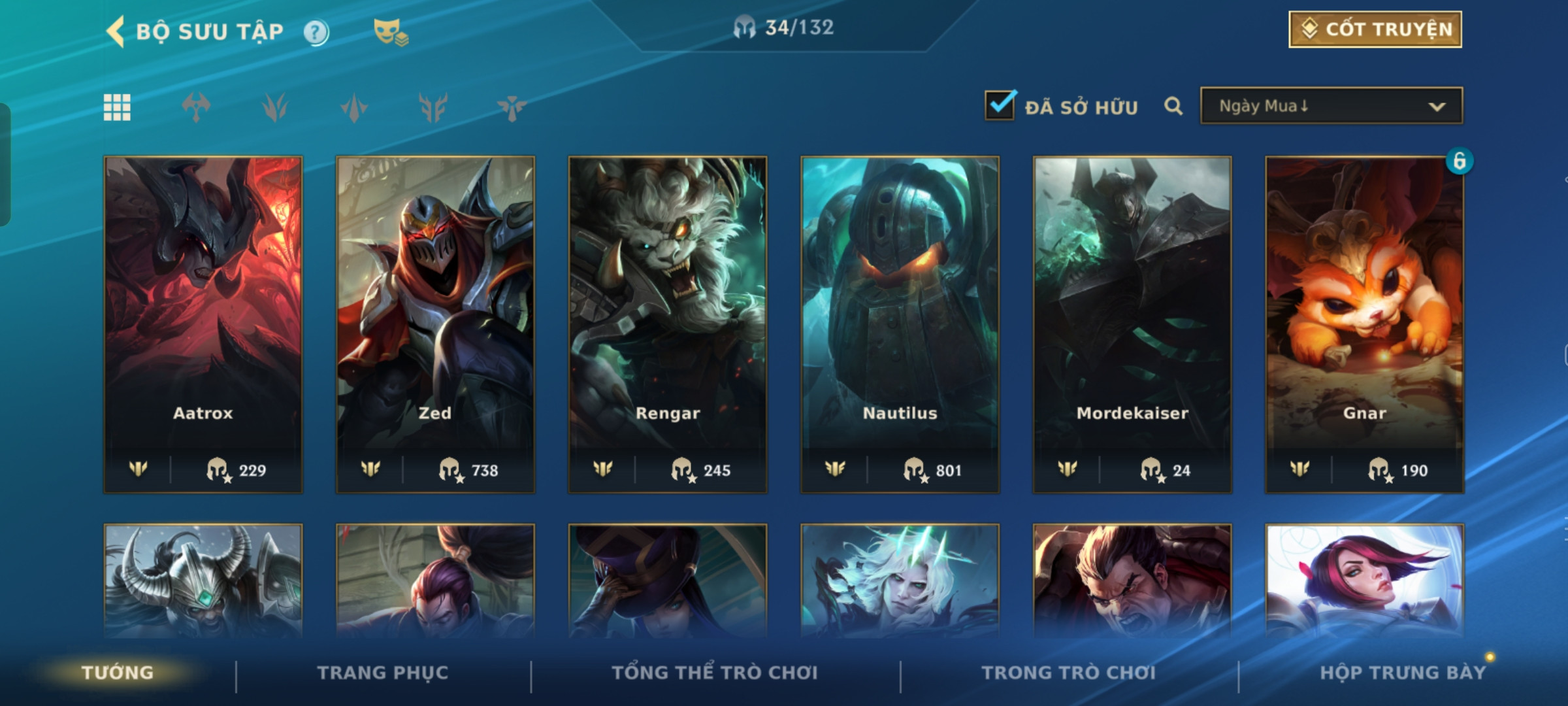Viewport: 1568px width, 706px height.
Task: Select the Tướng champions tab
Action: [118, 673]
